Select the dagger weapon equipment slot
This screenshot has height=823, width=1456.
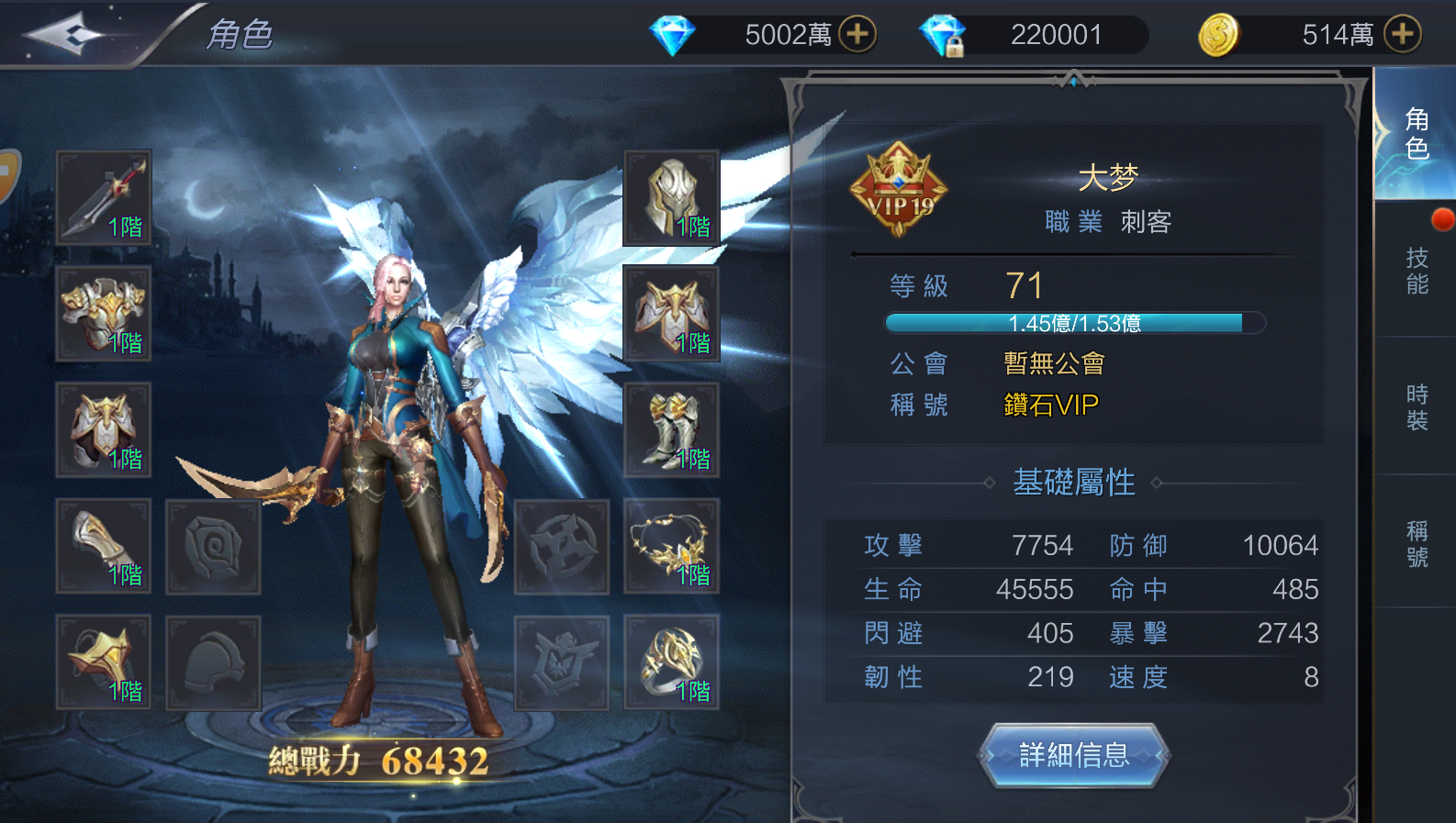(104, 197)
